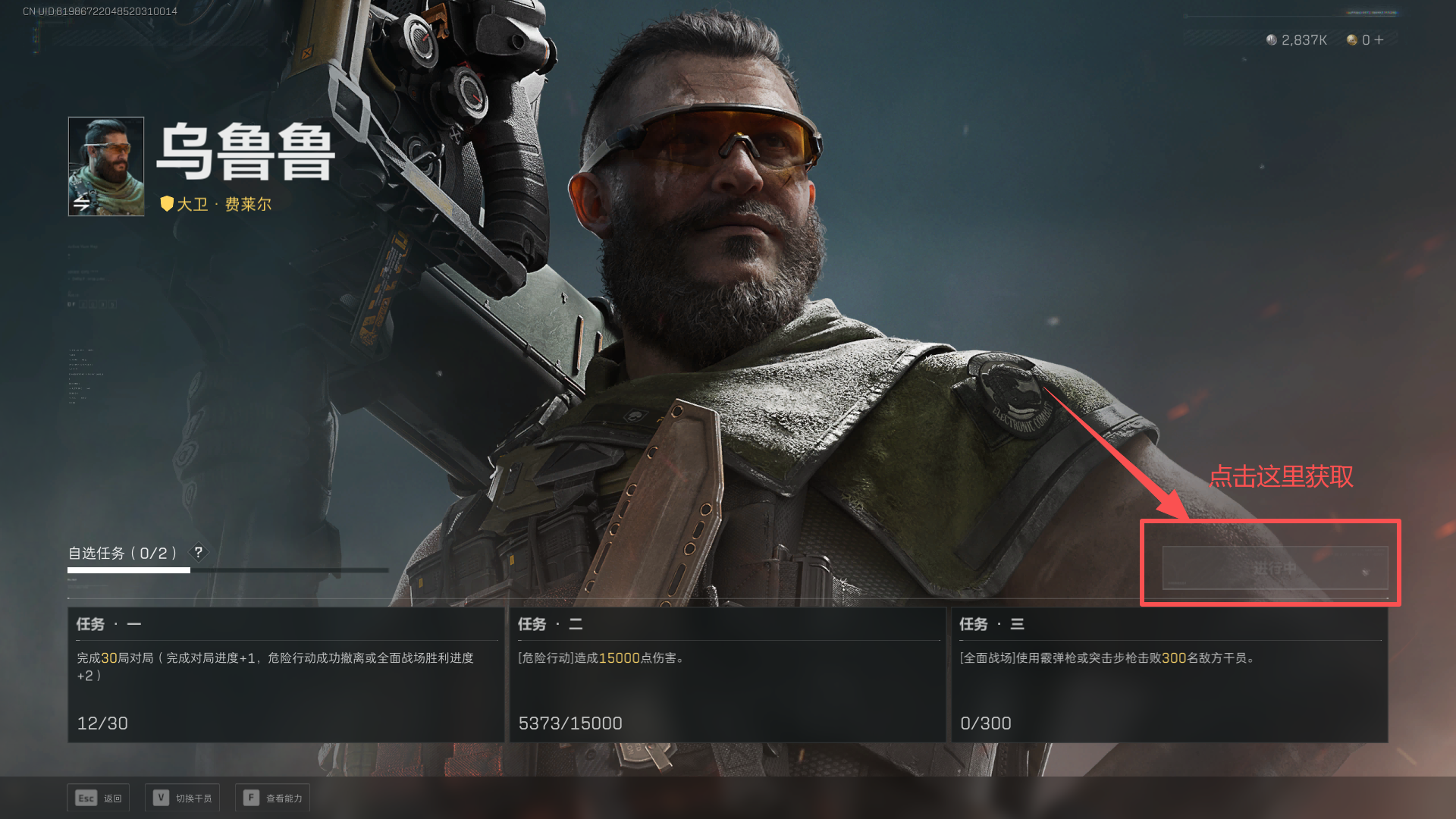Go back with the 返回 button
1456x819 pixels.
click(x=99, y=798)
